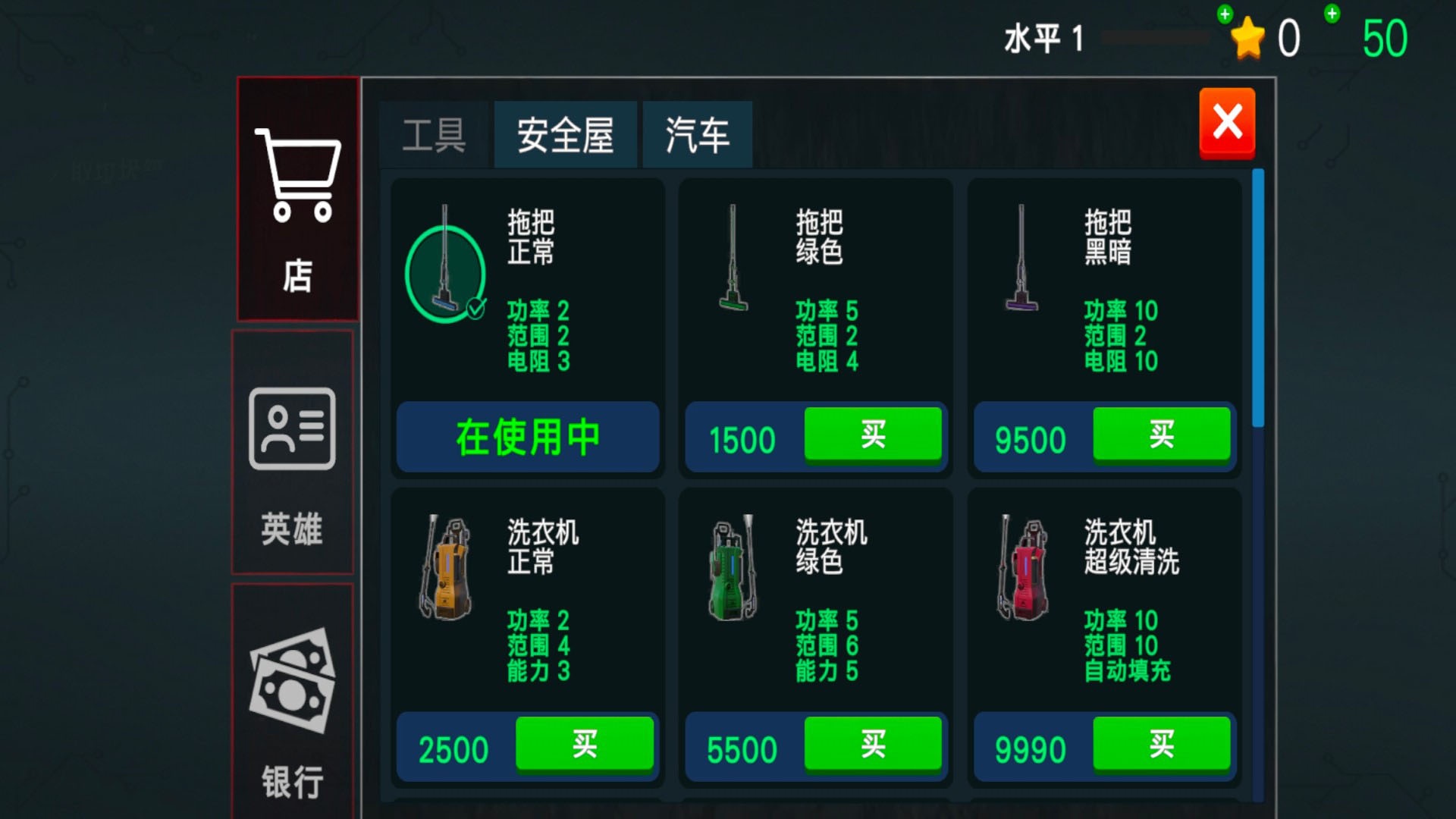1456x819 pixels.
Task: Open the 汽车 tab
Action: pyautogui.click(x=696, y=134)
